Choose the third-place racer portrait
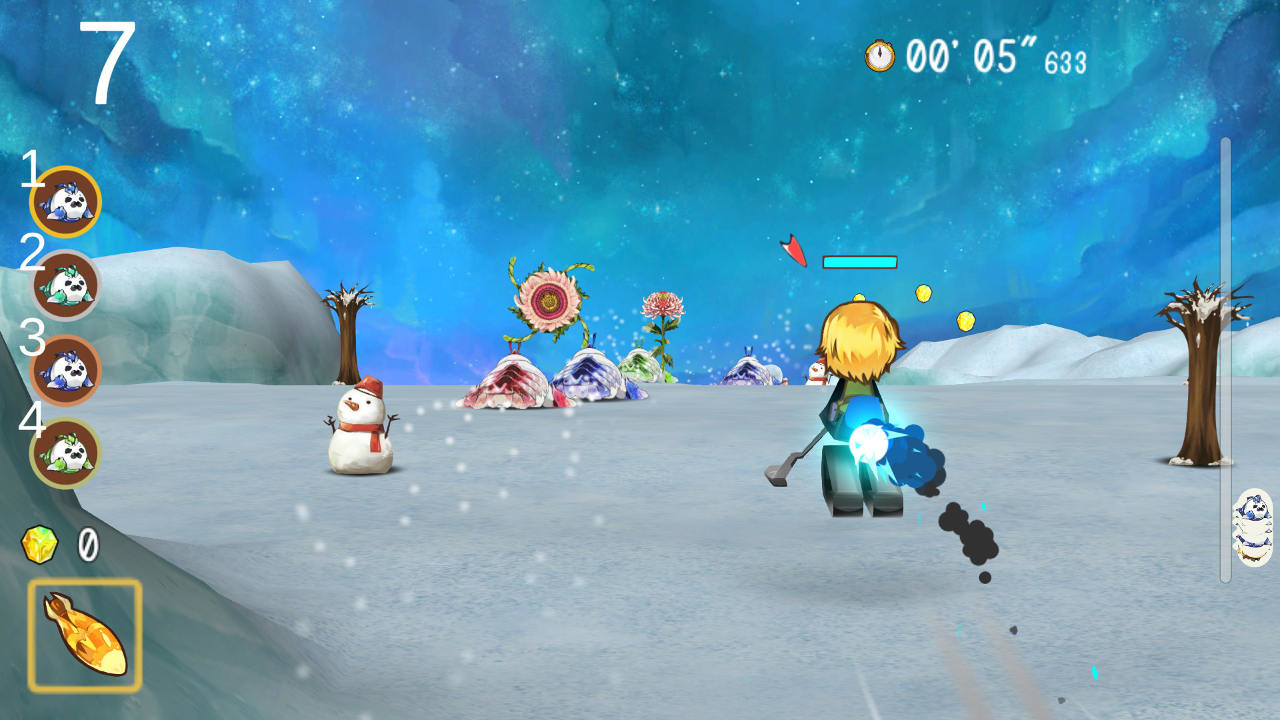 tap(66, 370)
